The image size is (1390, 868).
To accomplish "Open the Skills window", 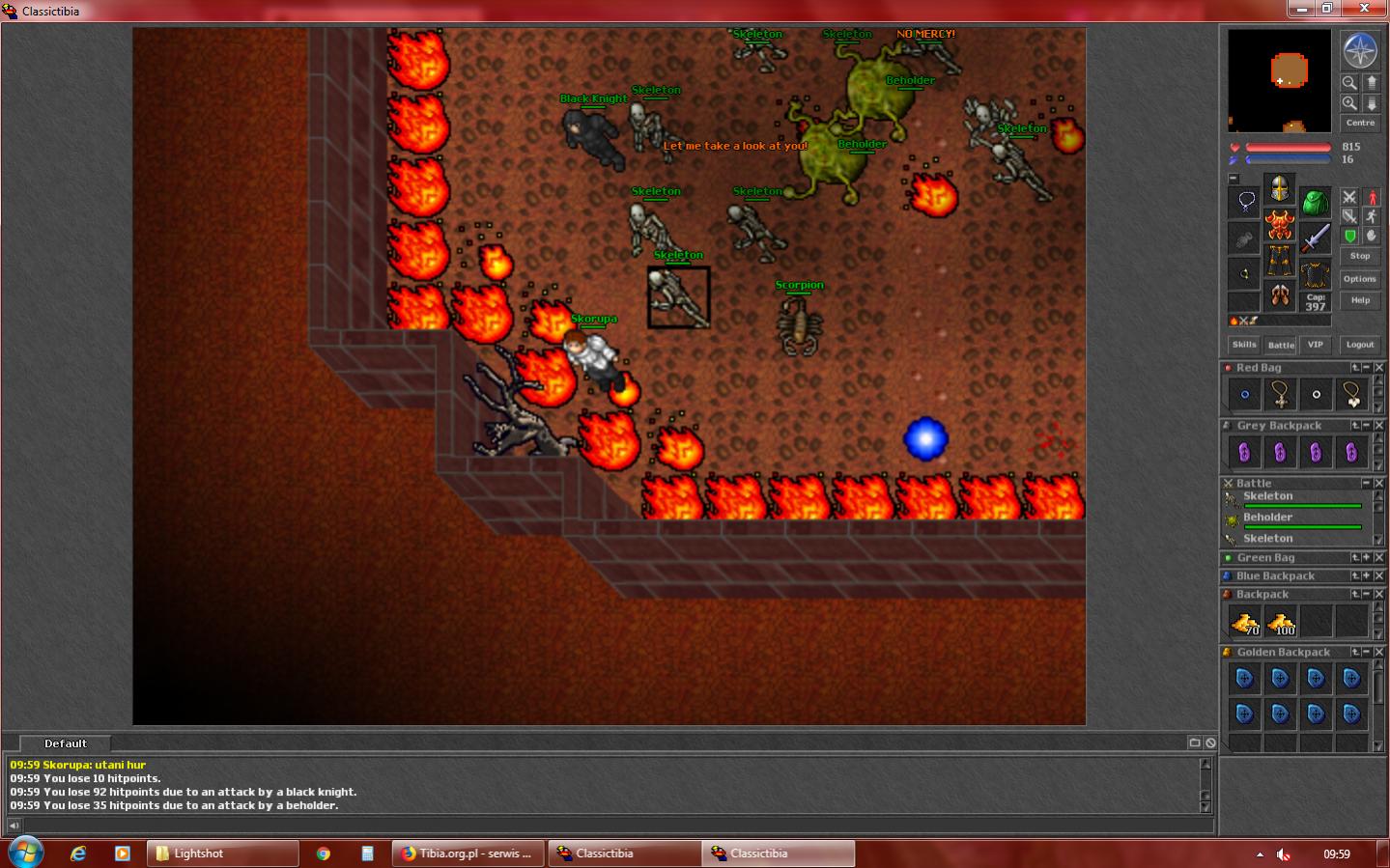I will click(1244, 345).
